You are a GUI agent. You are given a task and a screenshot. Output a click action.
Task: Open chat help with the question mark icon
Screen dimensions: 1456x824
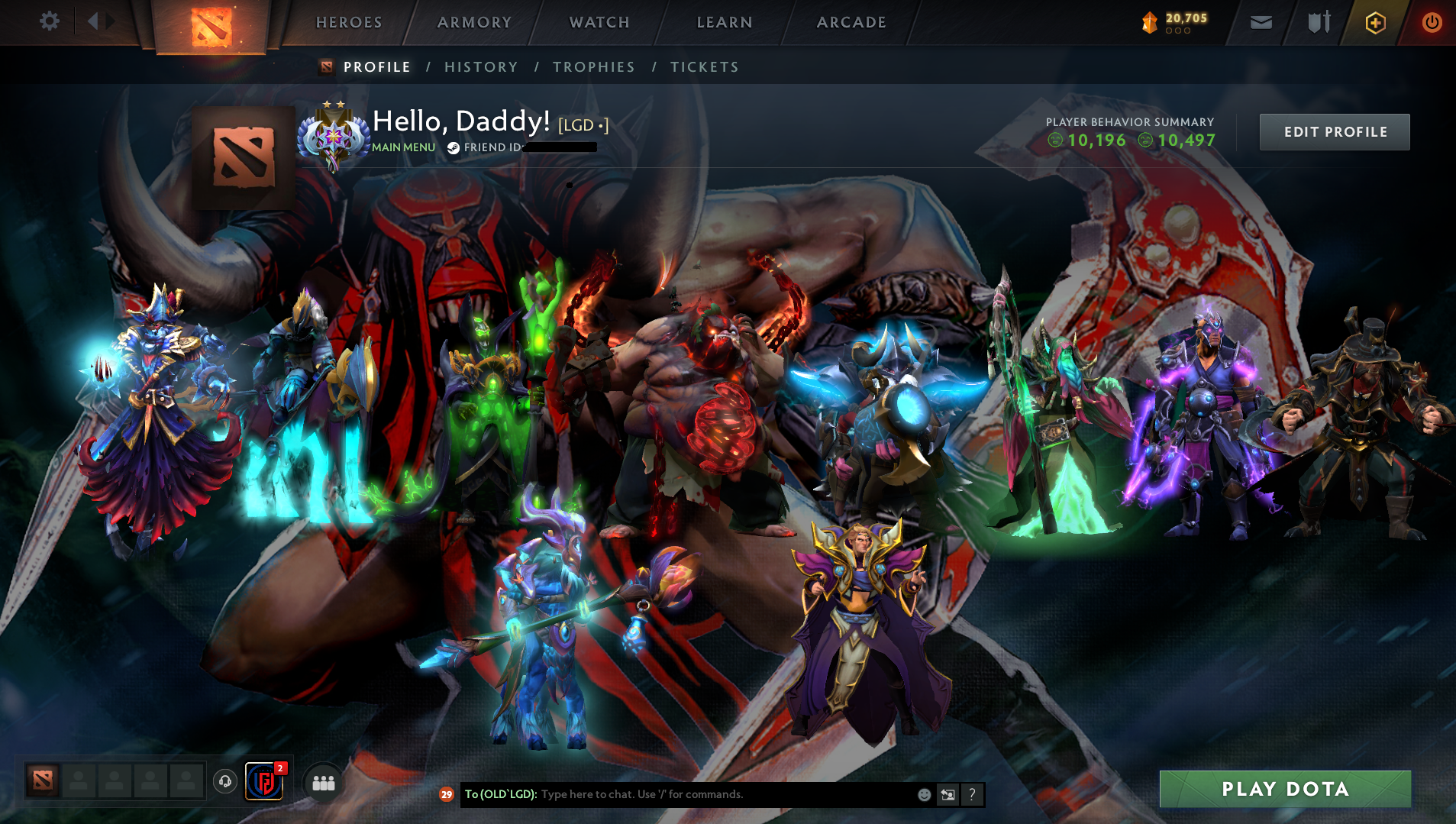[x=972, y=794]
